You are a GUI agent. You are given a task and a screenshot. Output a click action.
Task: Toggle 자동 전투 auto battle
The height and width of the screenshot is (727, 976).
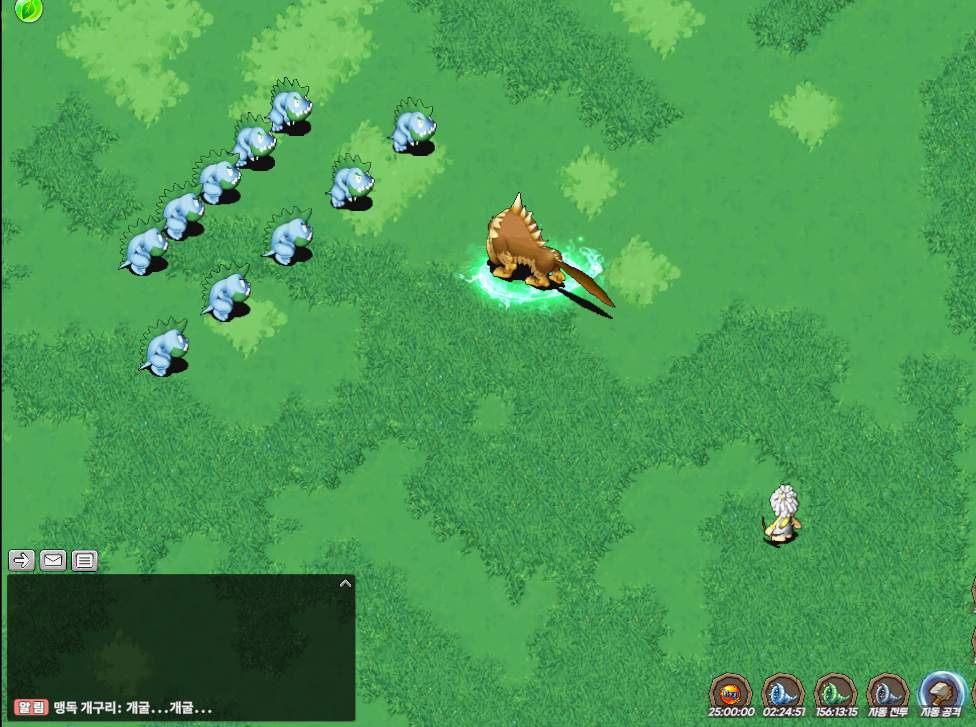(886, 692)
